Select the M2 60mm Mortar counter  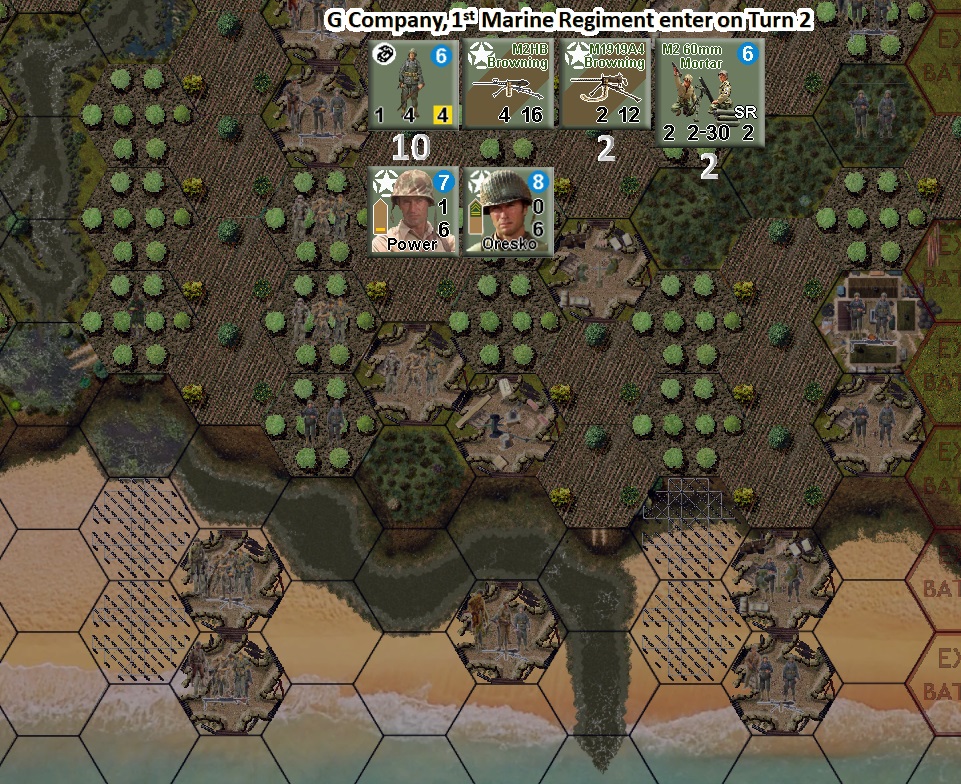(x=709, y=93)
